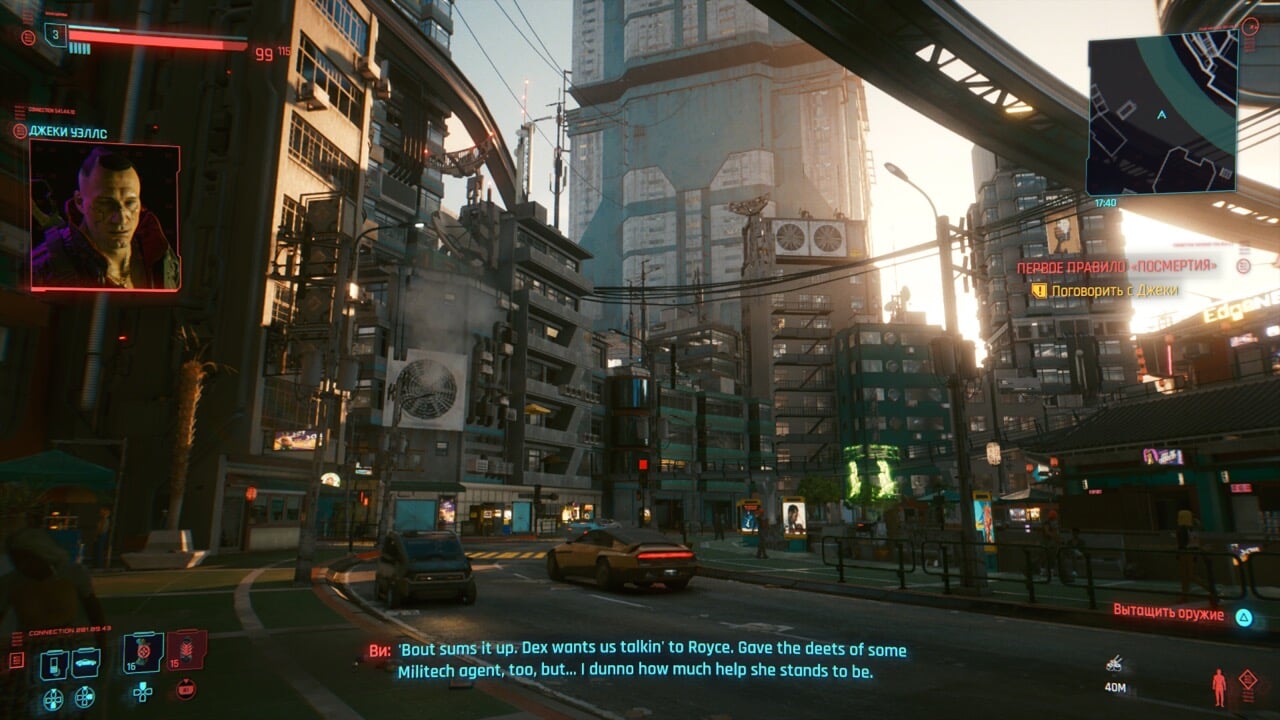Click the red body stance indicator
The image size is (1280, 720).
[x=1219, y=687]
